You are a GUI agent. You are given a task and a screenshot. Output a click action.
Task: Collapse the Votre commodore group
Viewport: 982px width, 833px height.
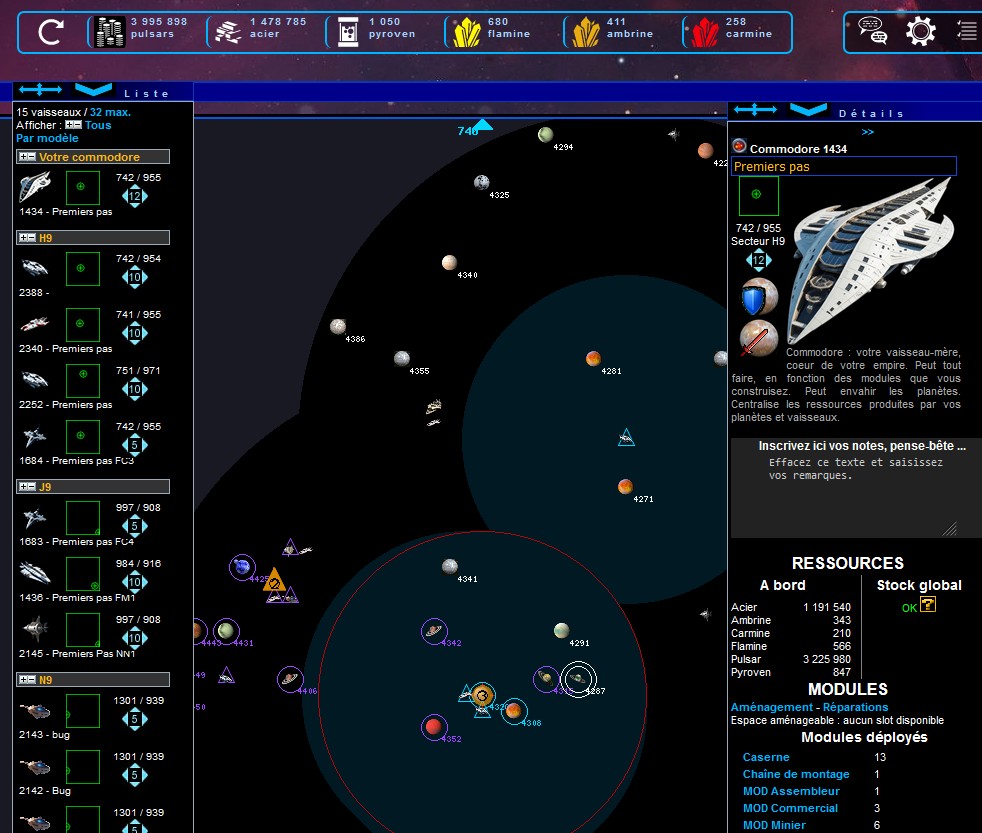[28, 157]
